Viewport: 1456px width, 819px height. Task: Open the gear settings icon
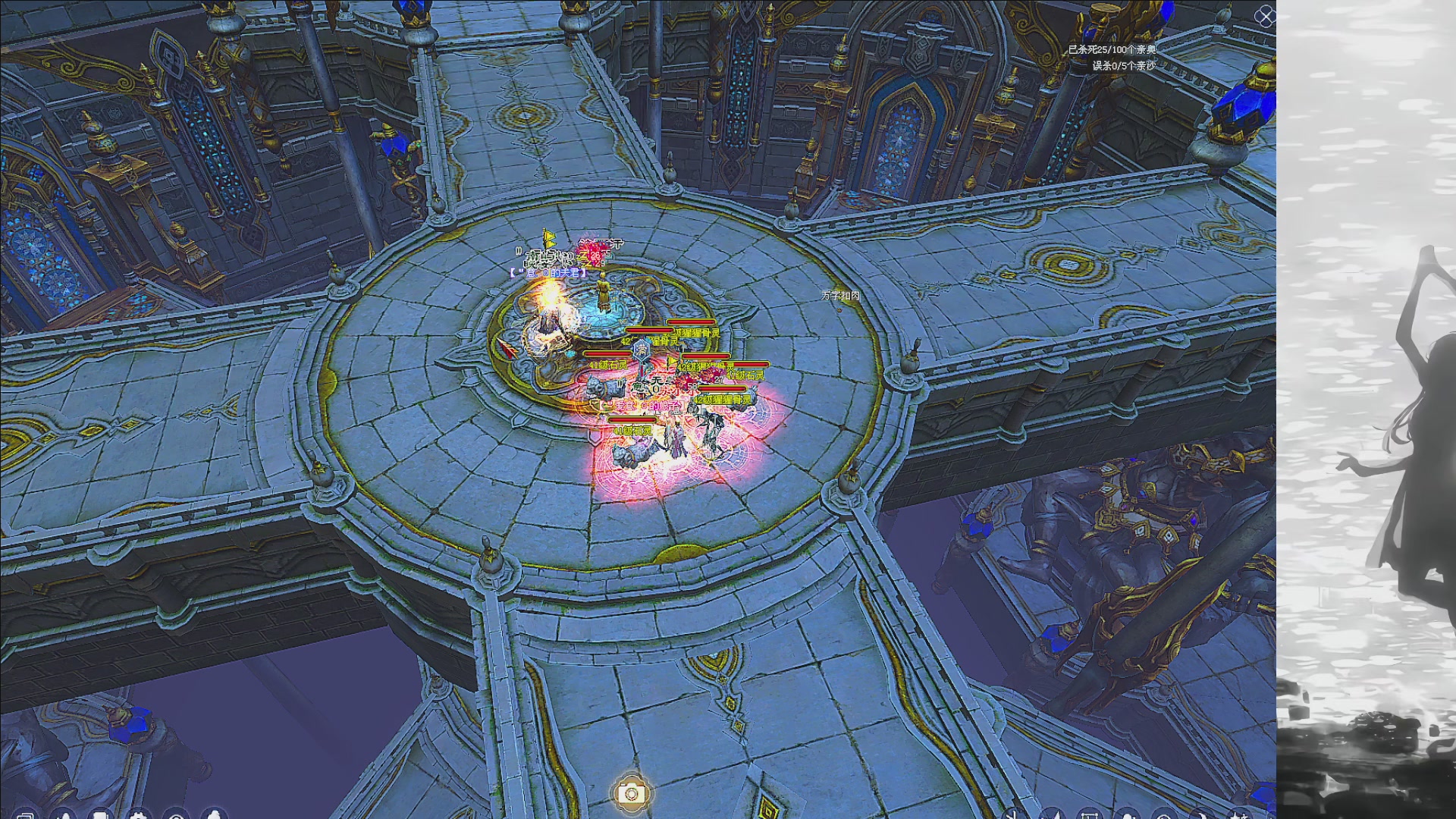point(138,815)
